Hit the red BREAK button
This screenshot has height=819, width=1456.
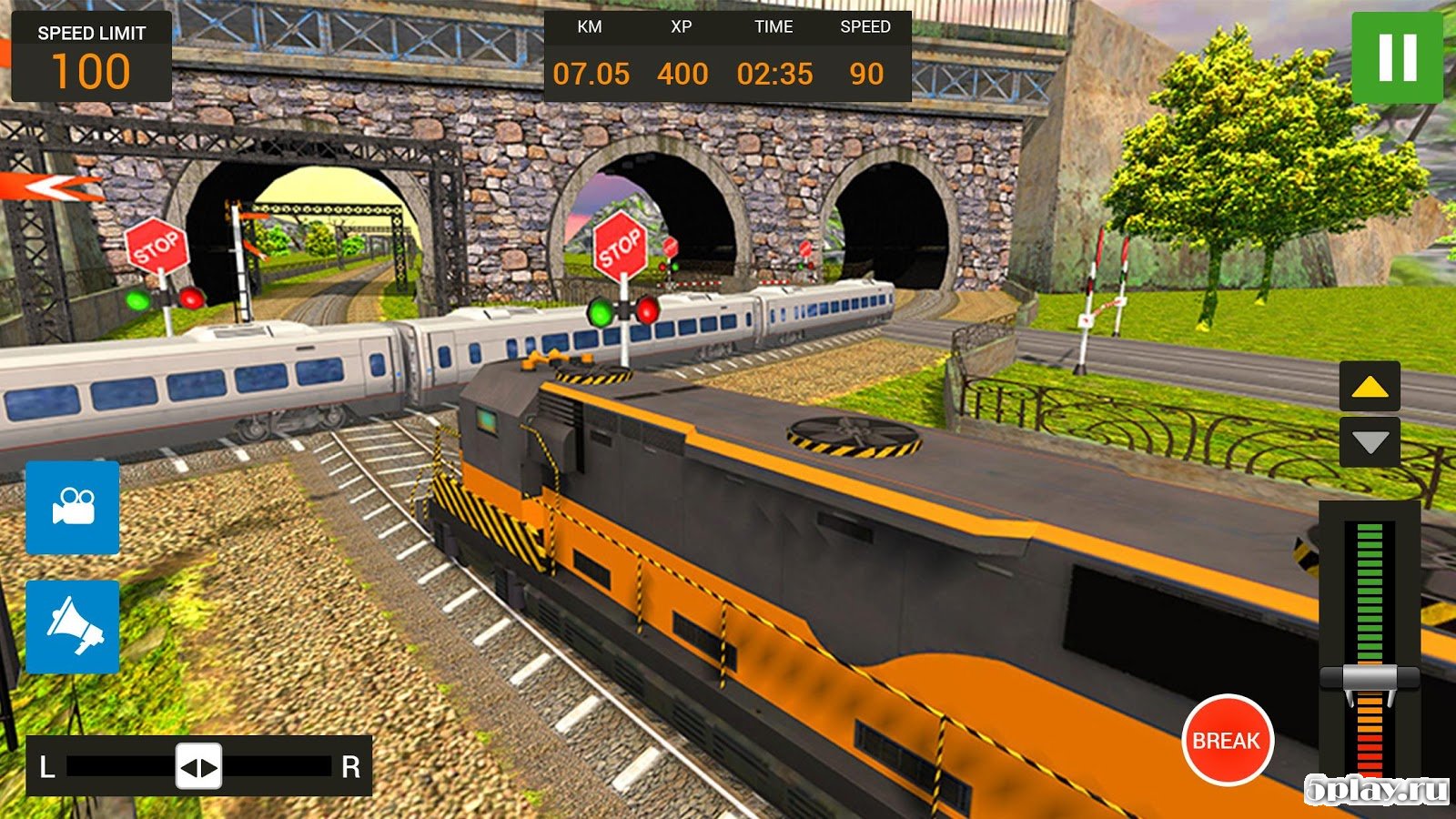click(x=1227, y=740)
